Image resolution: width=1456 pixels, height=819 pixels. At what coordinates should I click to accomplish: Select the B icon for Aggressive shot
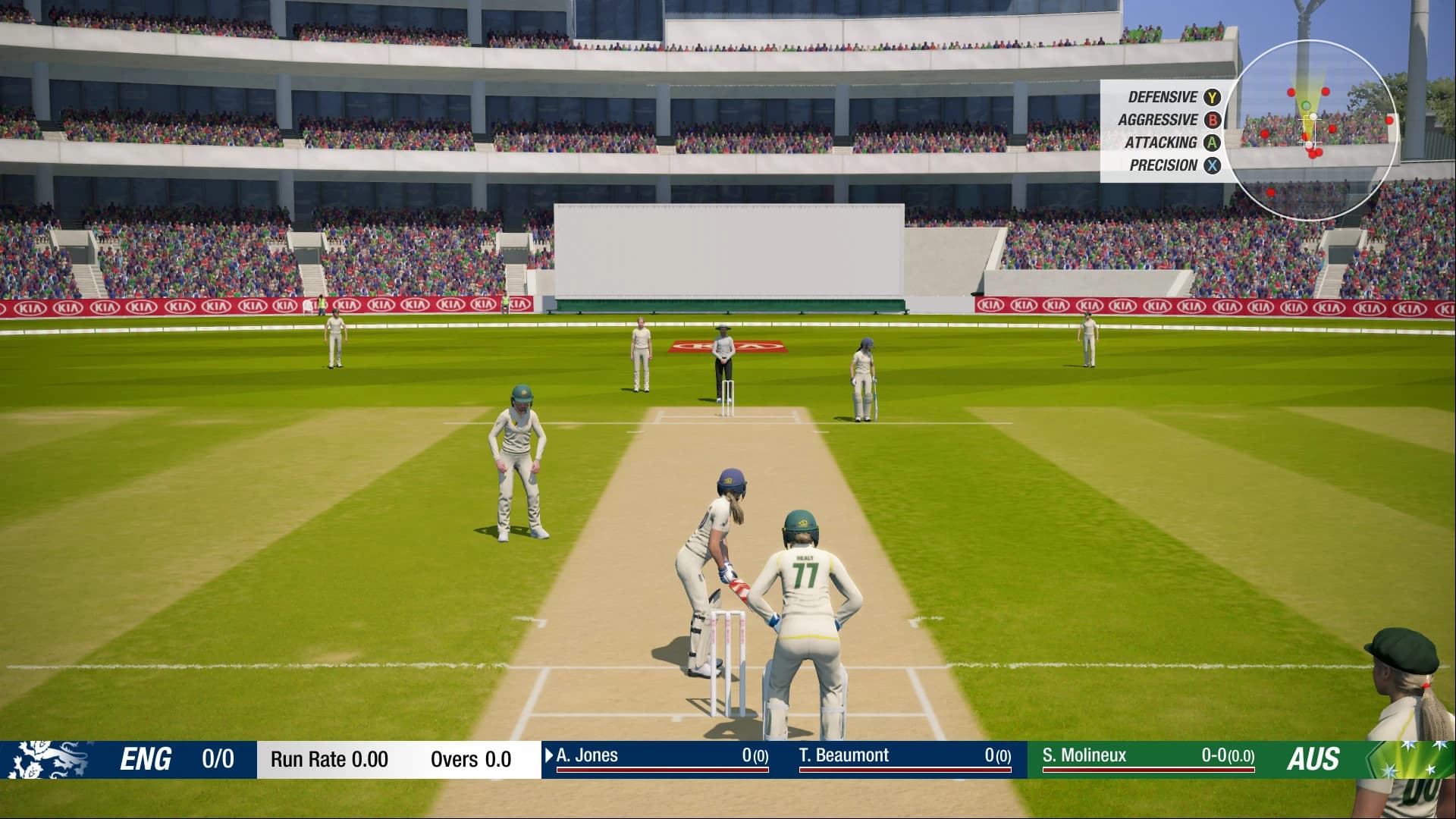(x=1211, y=119)
